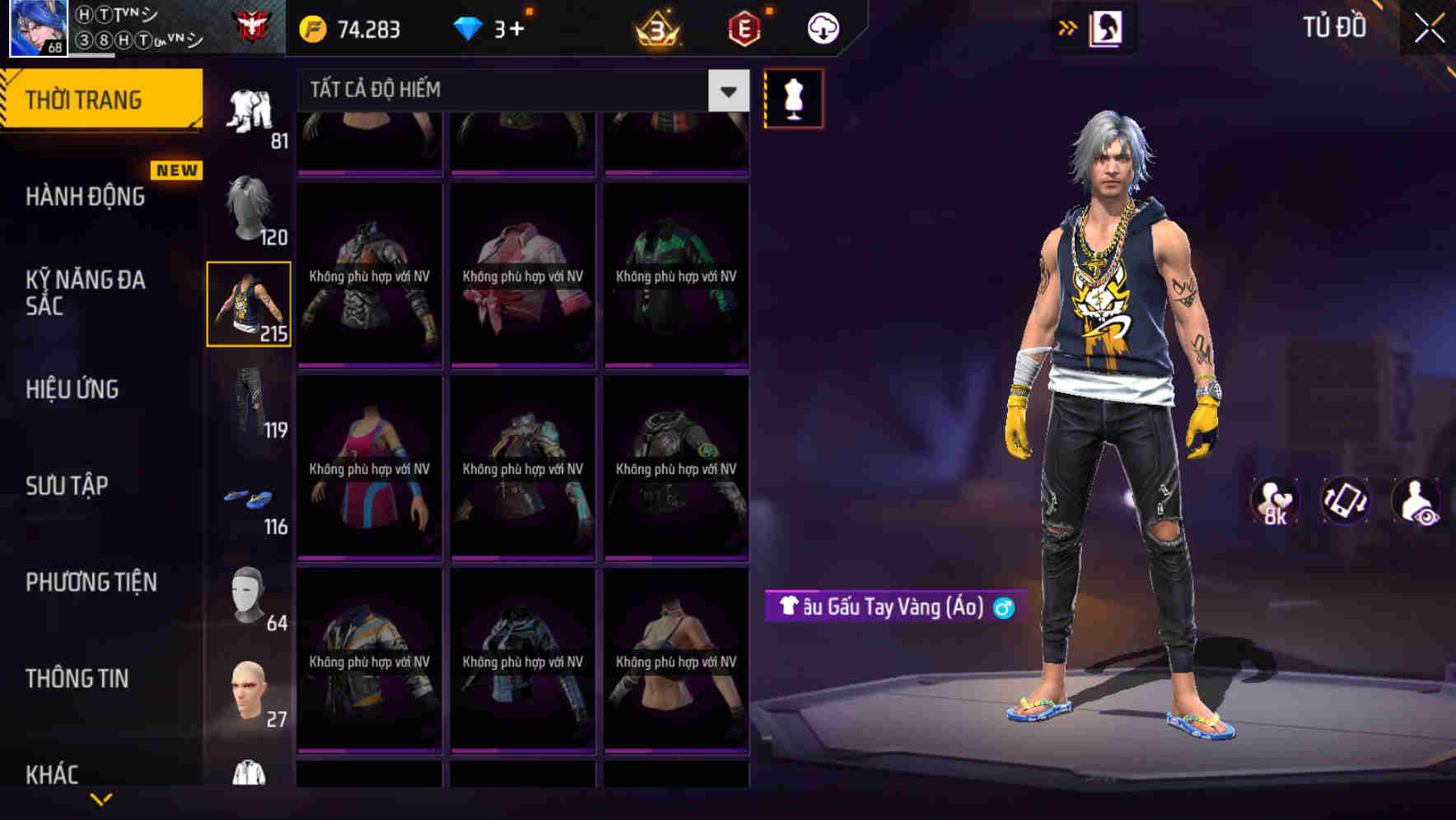1456x820 pixels.
Task: Click the cloud download icon in top bar
Action: [x=821, y=27]
